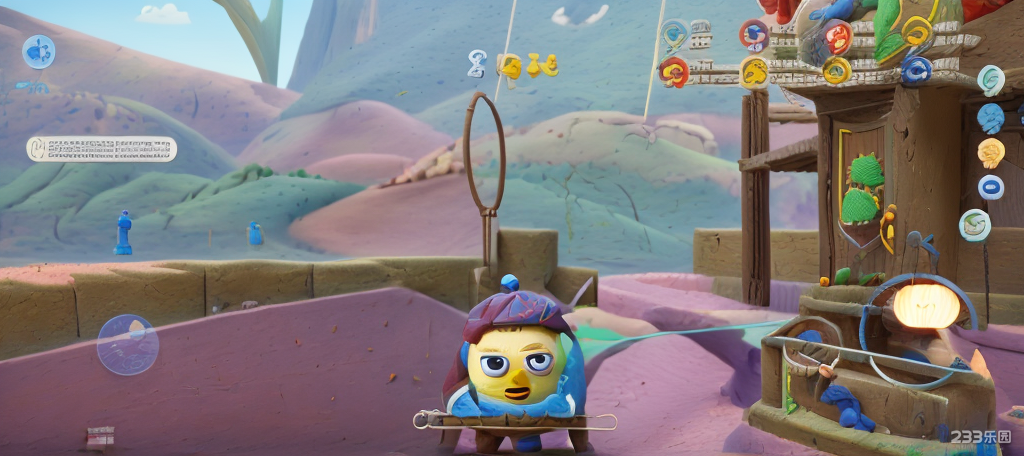This screenshot has width=1024, height=456.
Task: Open the teal swirl side button
Action: [991, 80]
